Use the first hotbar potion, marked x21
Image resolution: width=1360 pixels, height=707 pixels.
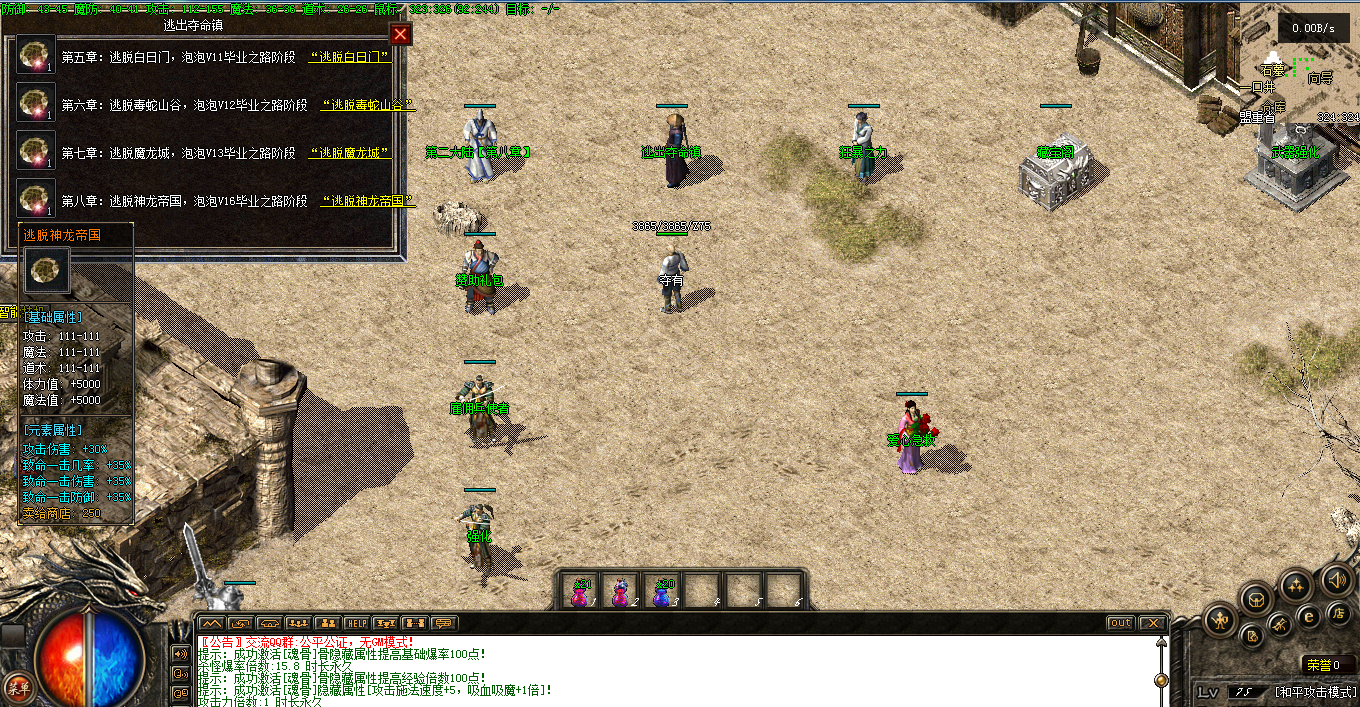click(x=581, y=592)
